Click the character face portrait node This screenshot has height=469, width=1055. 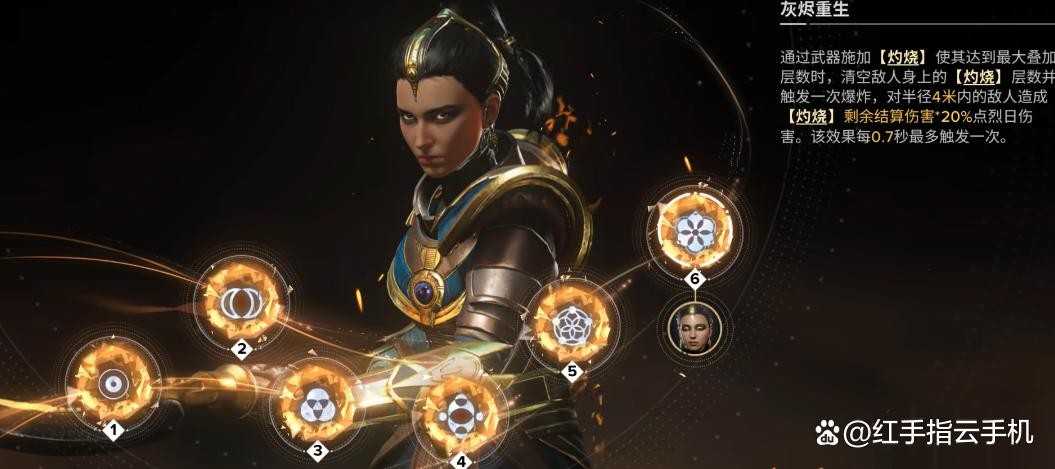(694, 328)
